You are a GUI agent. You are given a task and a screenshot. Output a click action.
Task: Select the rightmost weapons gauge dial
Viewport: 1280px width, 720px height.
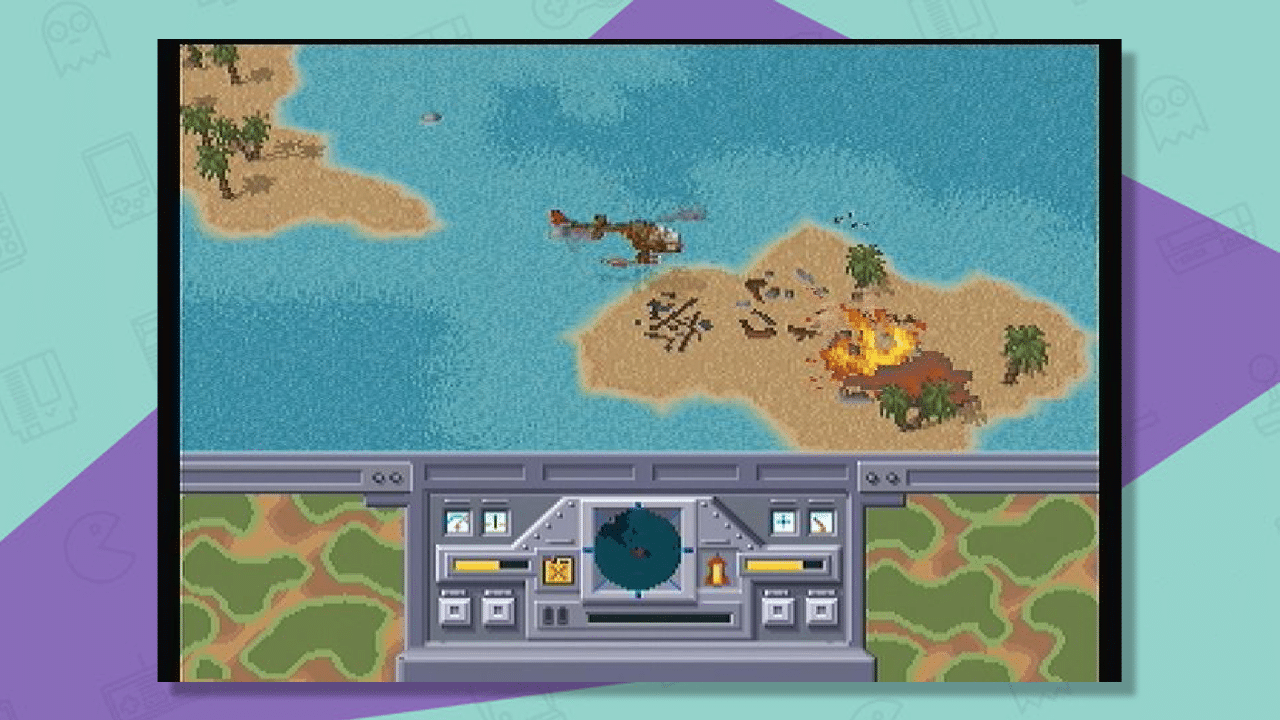click(x=821, y=523)
